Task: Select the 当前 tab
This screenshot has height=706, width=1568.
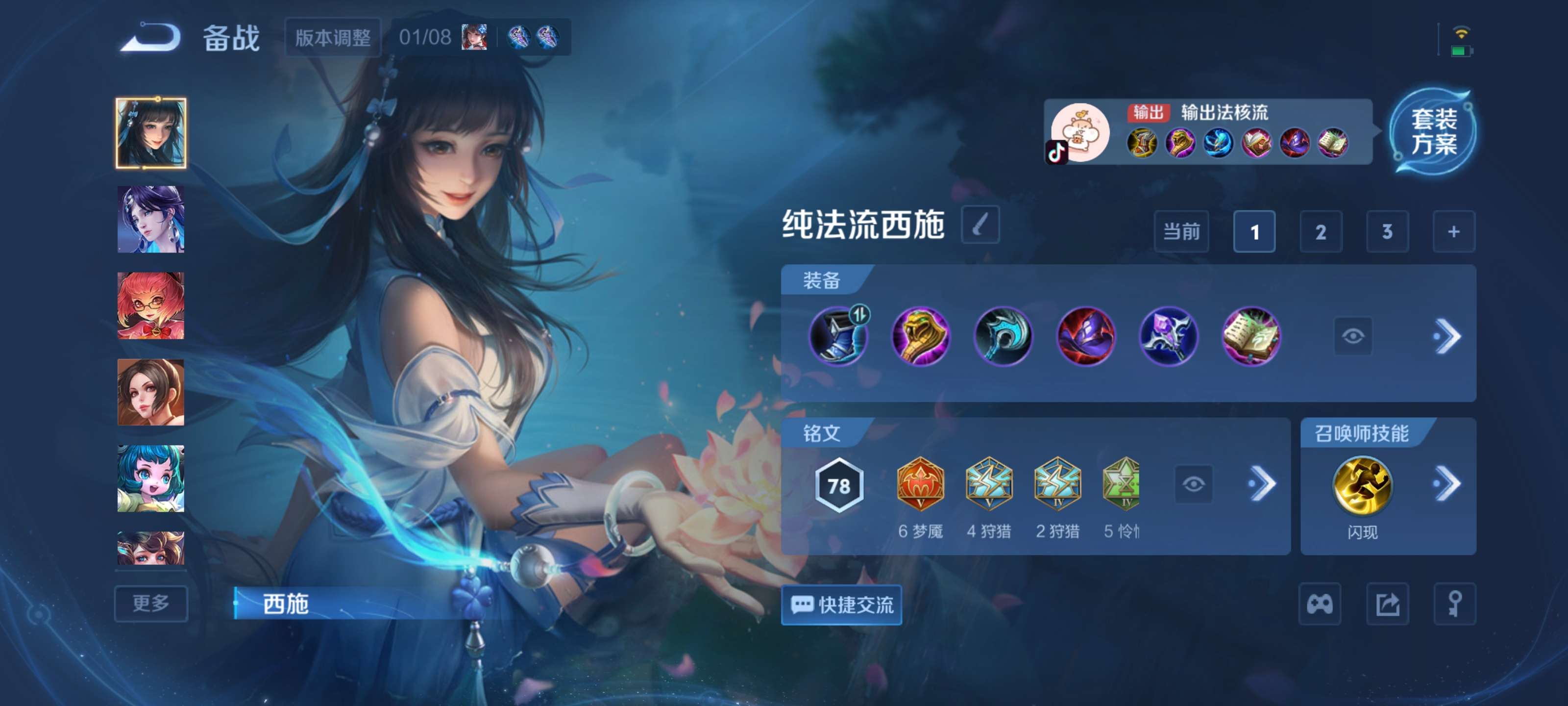Action: 1181,232
